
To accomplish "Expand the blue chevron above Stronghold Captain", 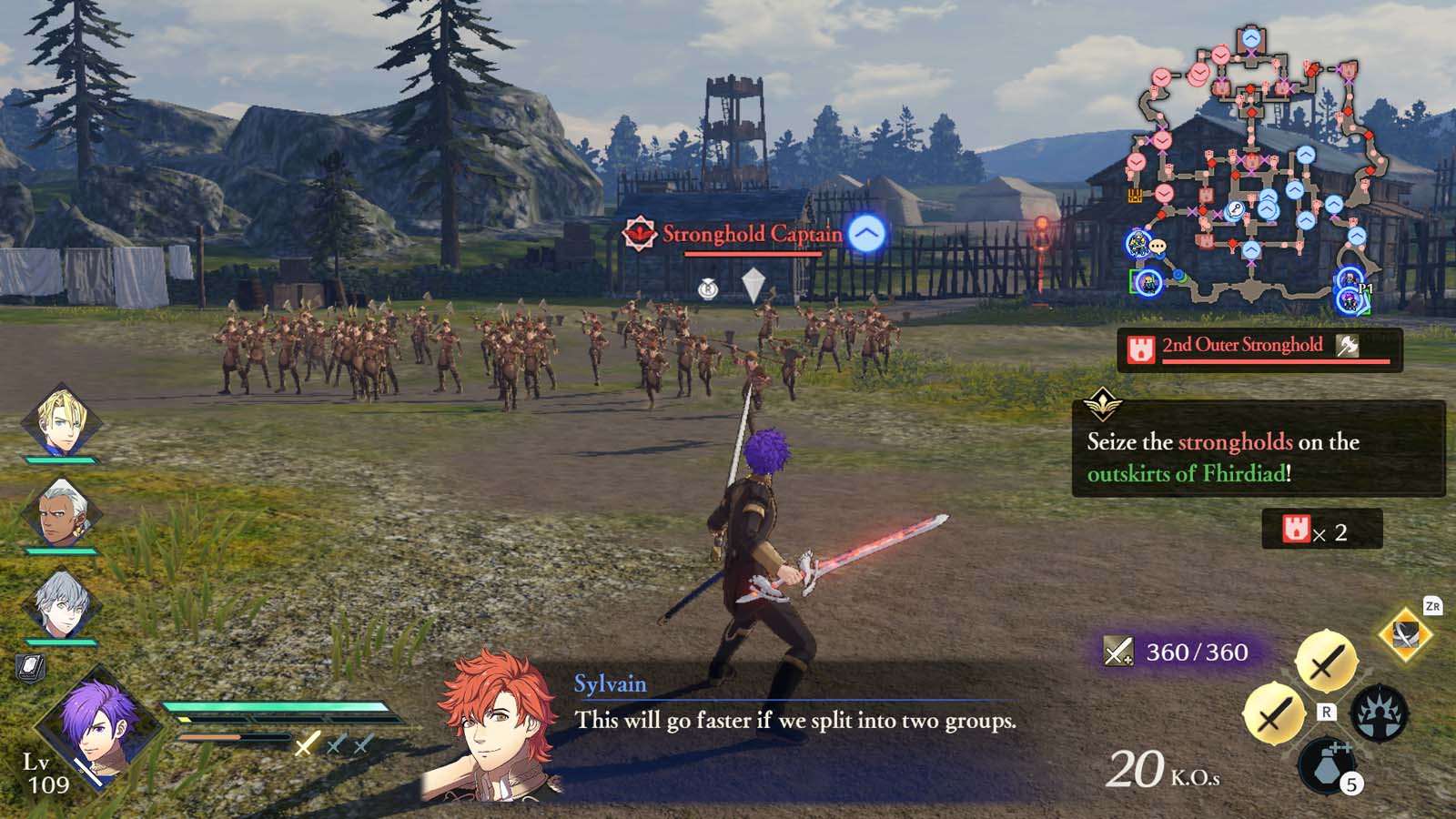I will [865, 235].
